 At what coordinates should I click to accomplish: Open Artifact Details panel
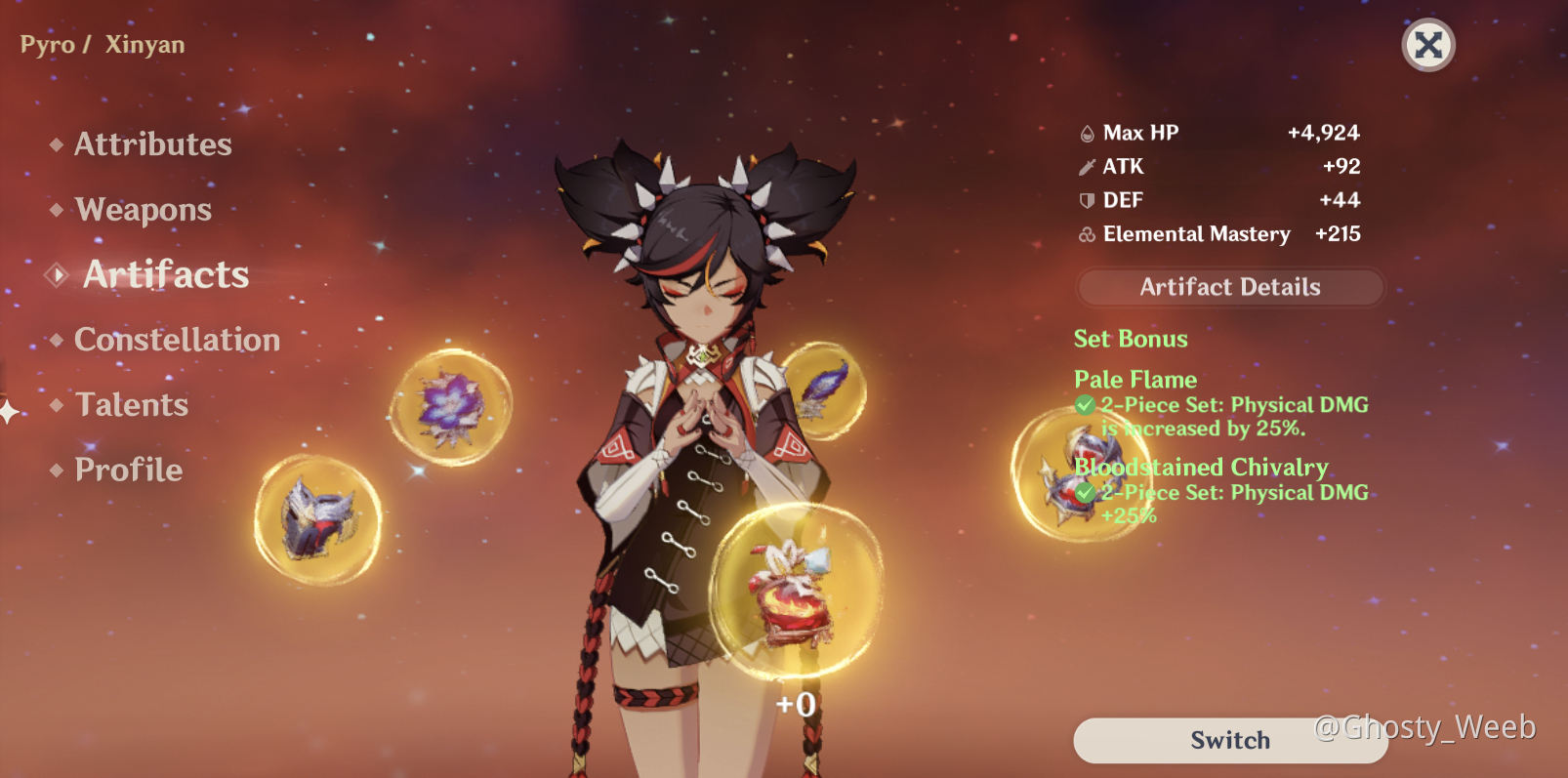tap(1229, 287)
